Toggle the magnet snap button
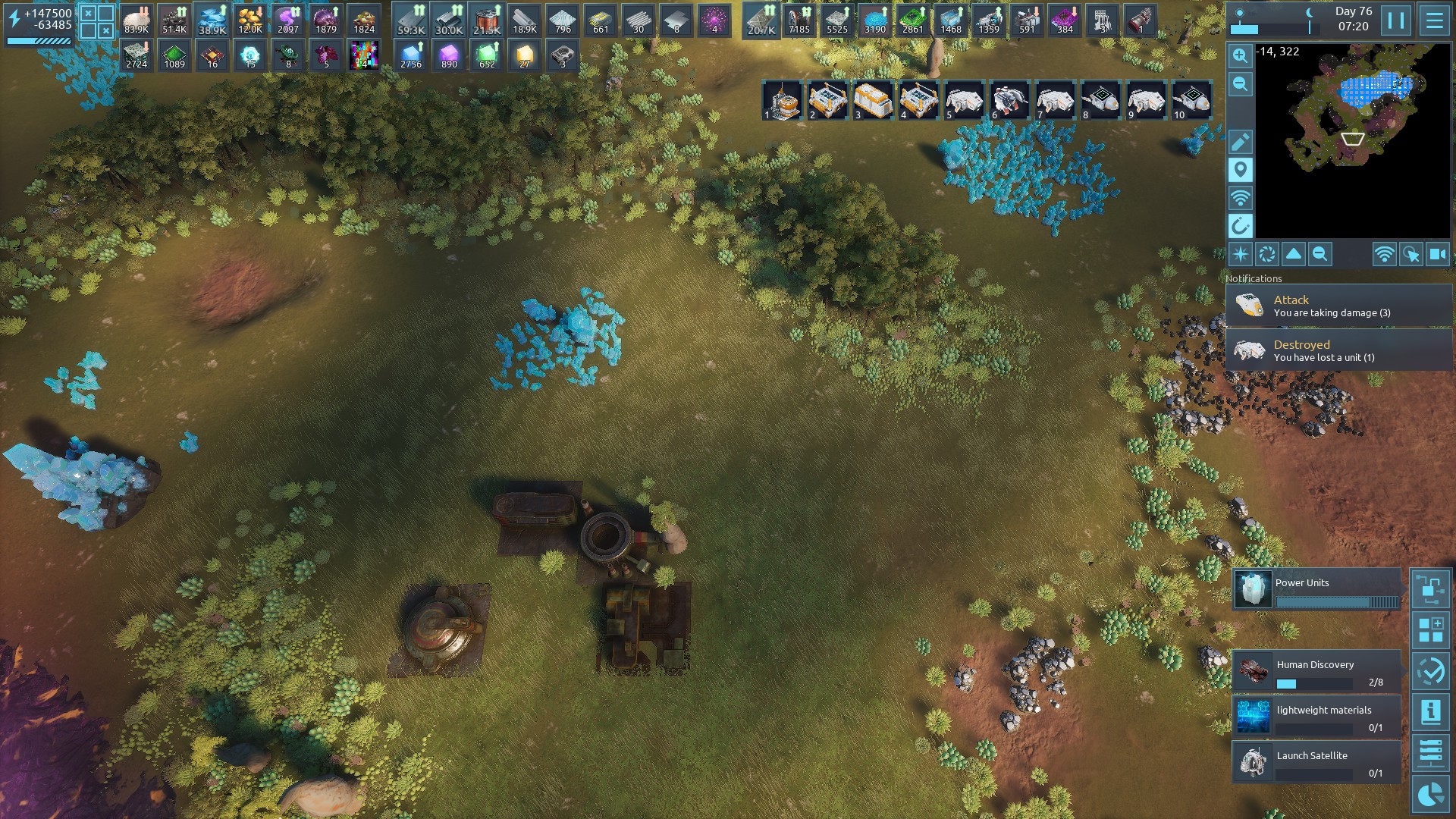This screenshot has width=1456, height=819. 1241,226
